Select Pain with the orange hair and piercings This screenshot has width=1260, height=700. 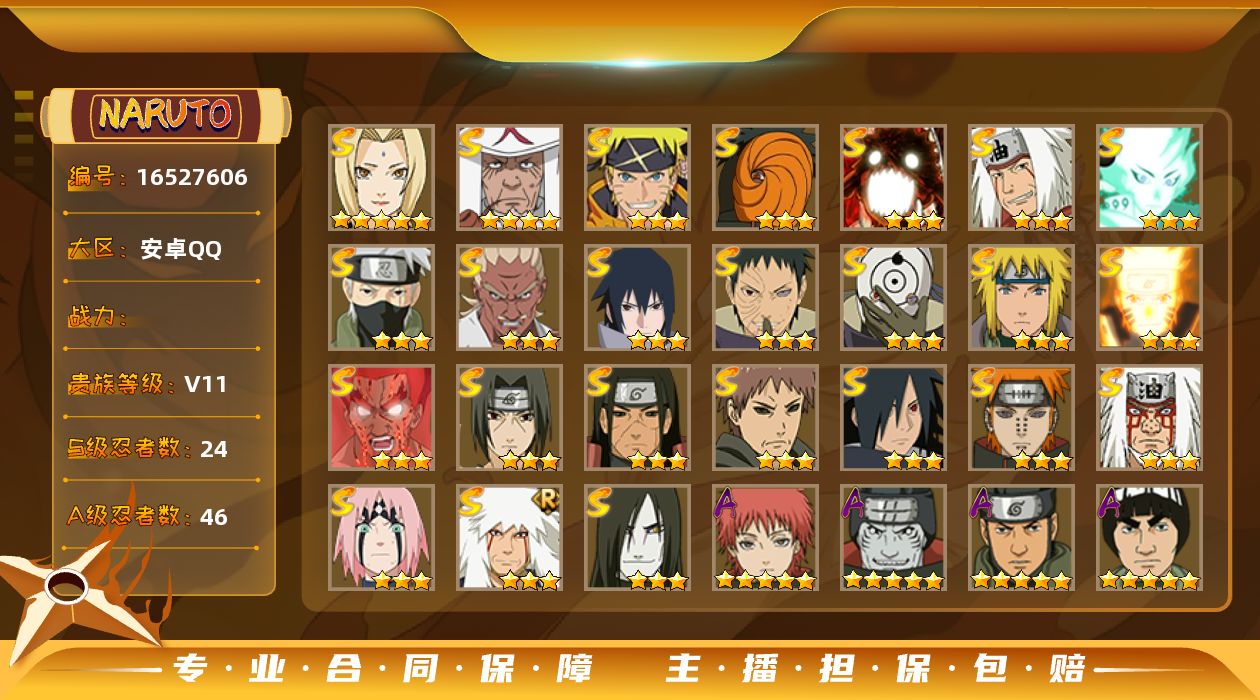pyautogui.click(x=1021, y=418)
